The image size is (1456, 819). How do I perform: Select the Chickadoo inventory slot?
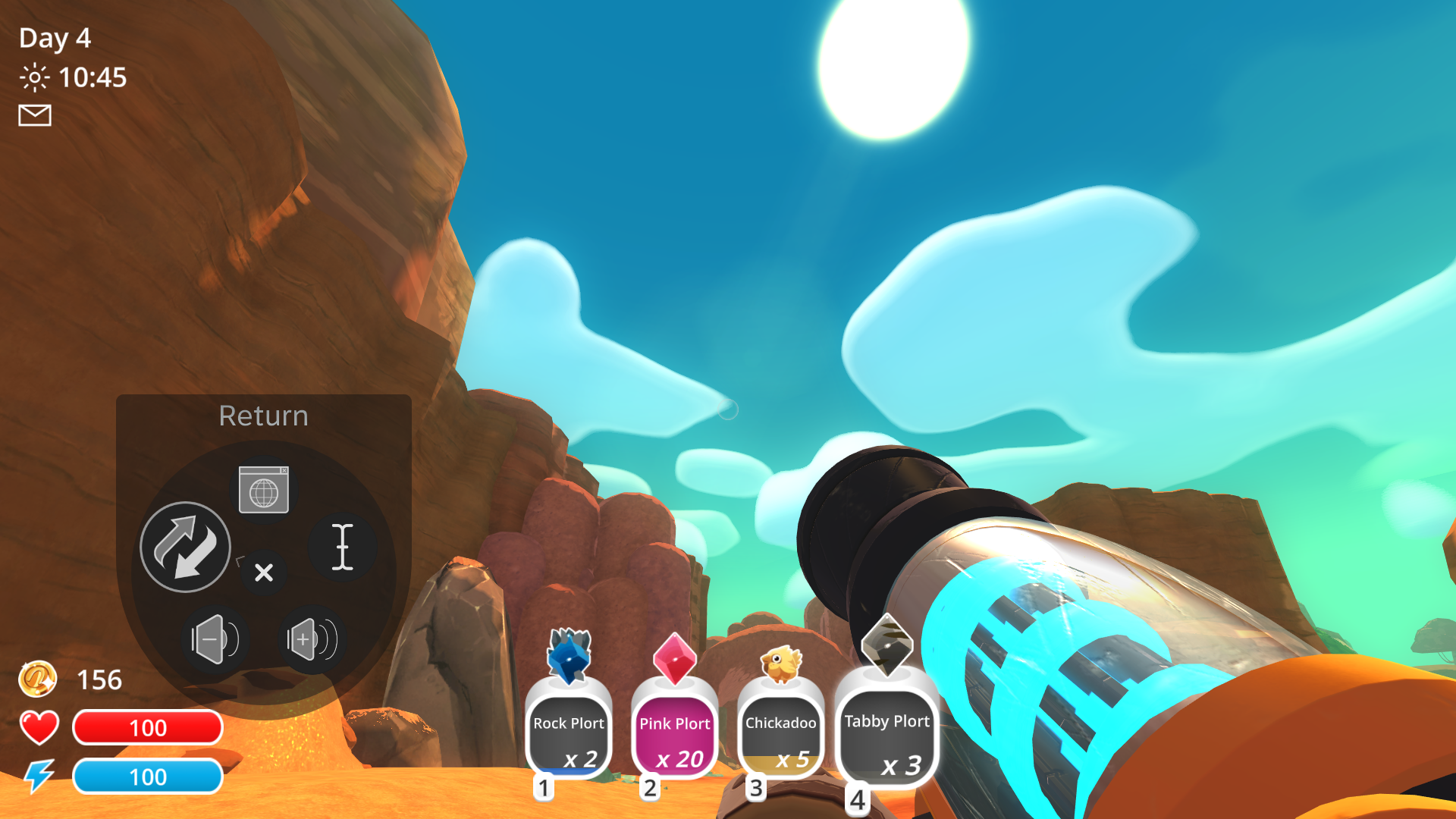(780, 732)
